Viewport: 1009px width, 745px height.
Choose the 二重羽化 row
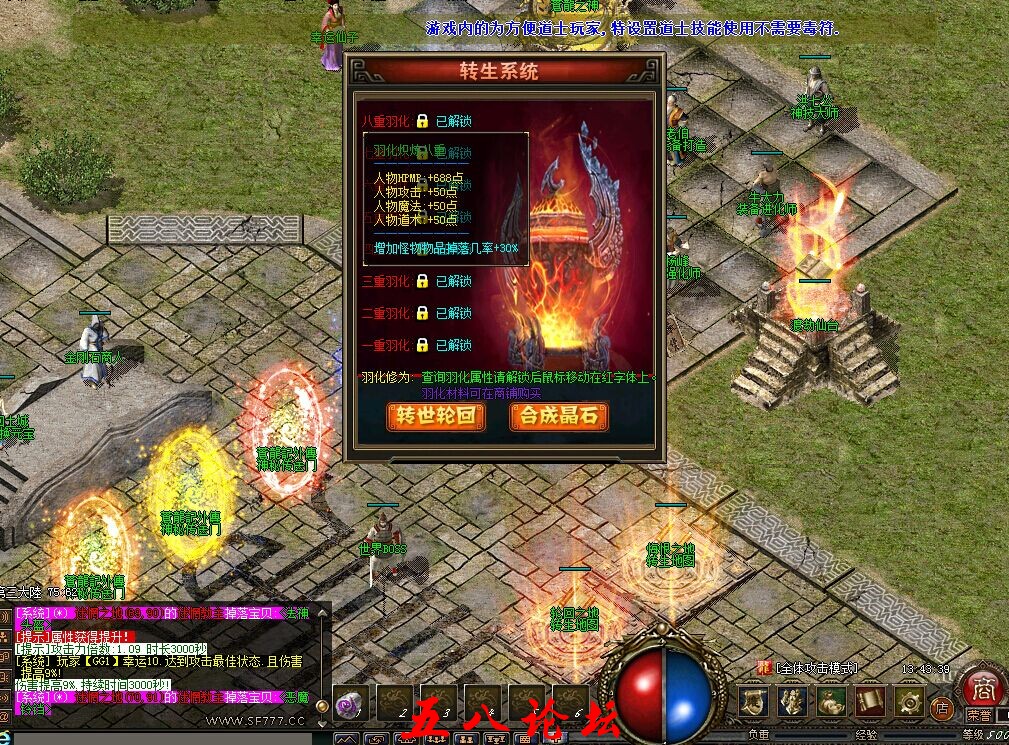pyautogui.click(x=416, y=313)
